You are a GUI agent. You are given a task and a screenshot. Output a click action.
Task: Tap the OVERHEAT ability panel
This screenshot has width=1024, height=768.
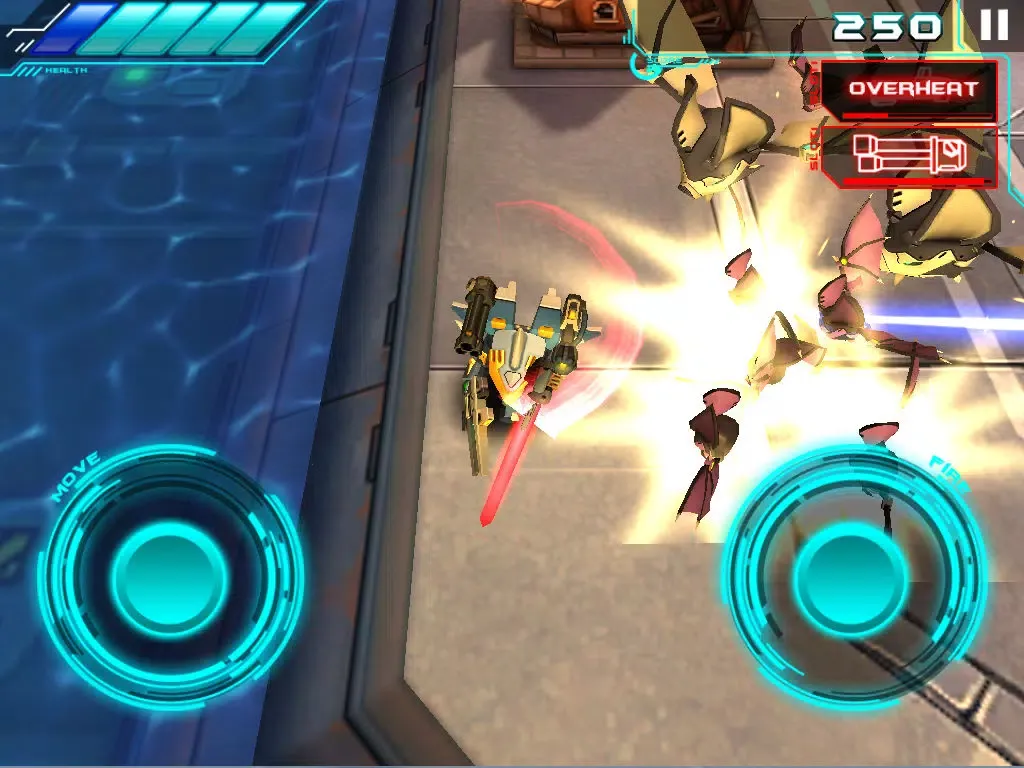(x=908, y=89)
